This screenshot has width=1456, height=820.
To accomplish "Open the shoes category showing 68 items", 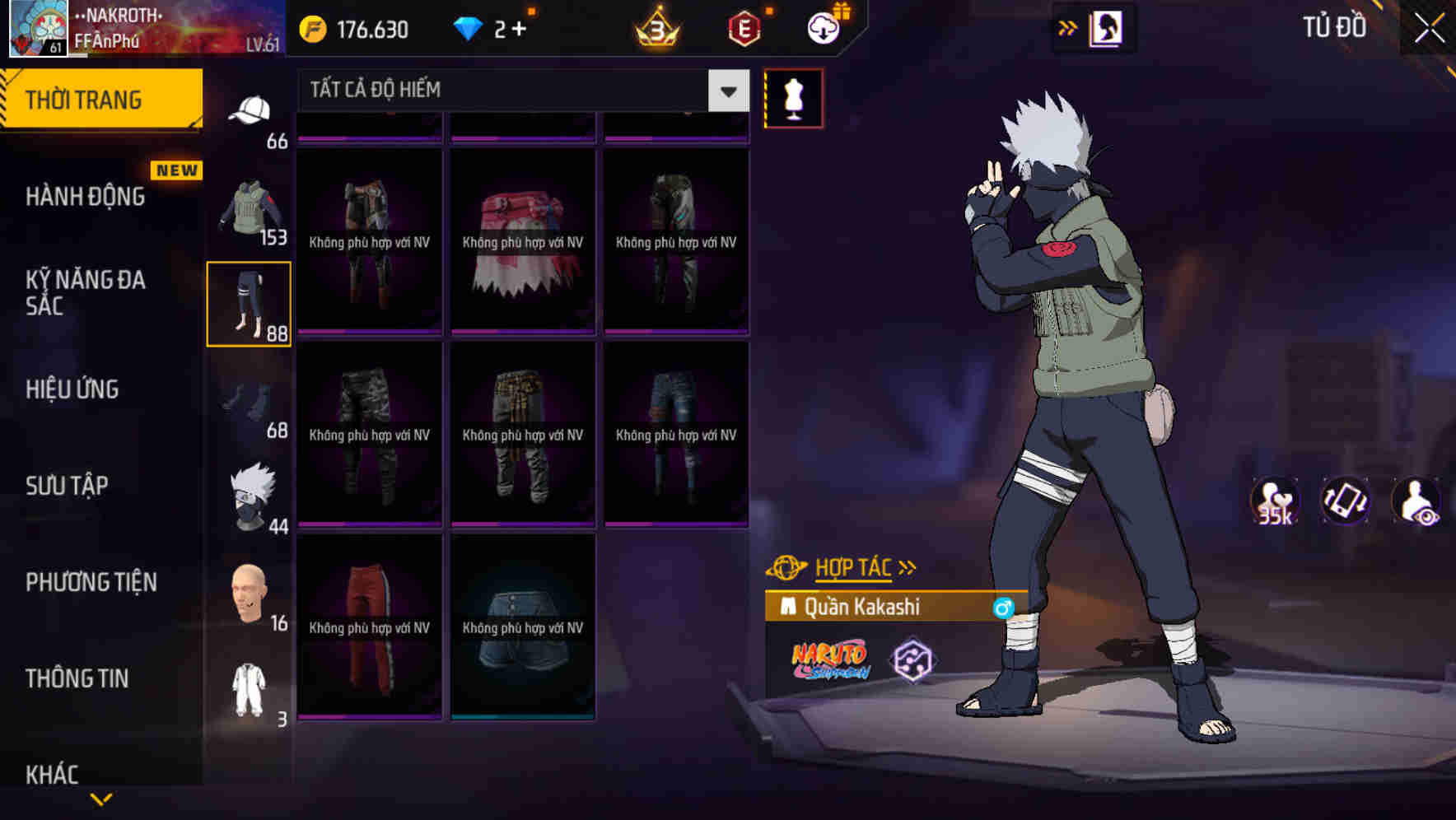I will click(x=248, y=401).
